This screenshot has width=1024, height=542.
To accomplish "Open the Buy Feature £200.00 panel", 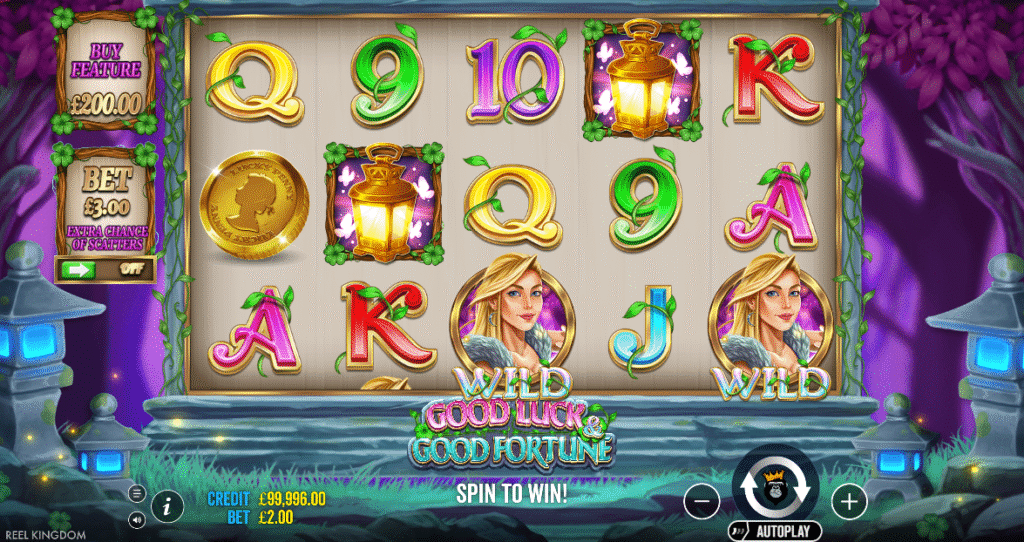I will [x=105, y=78].
